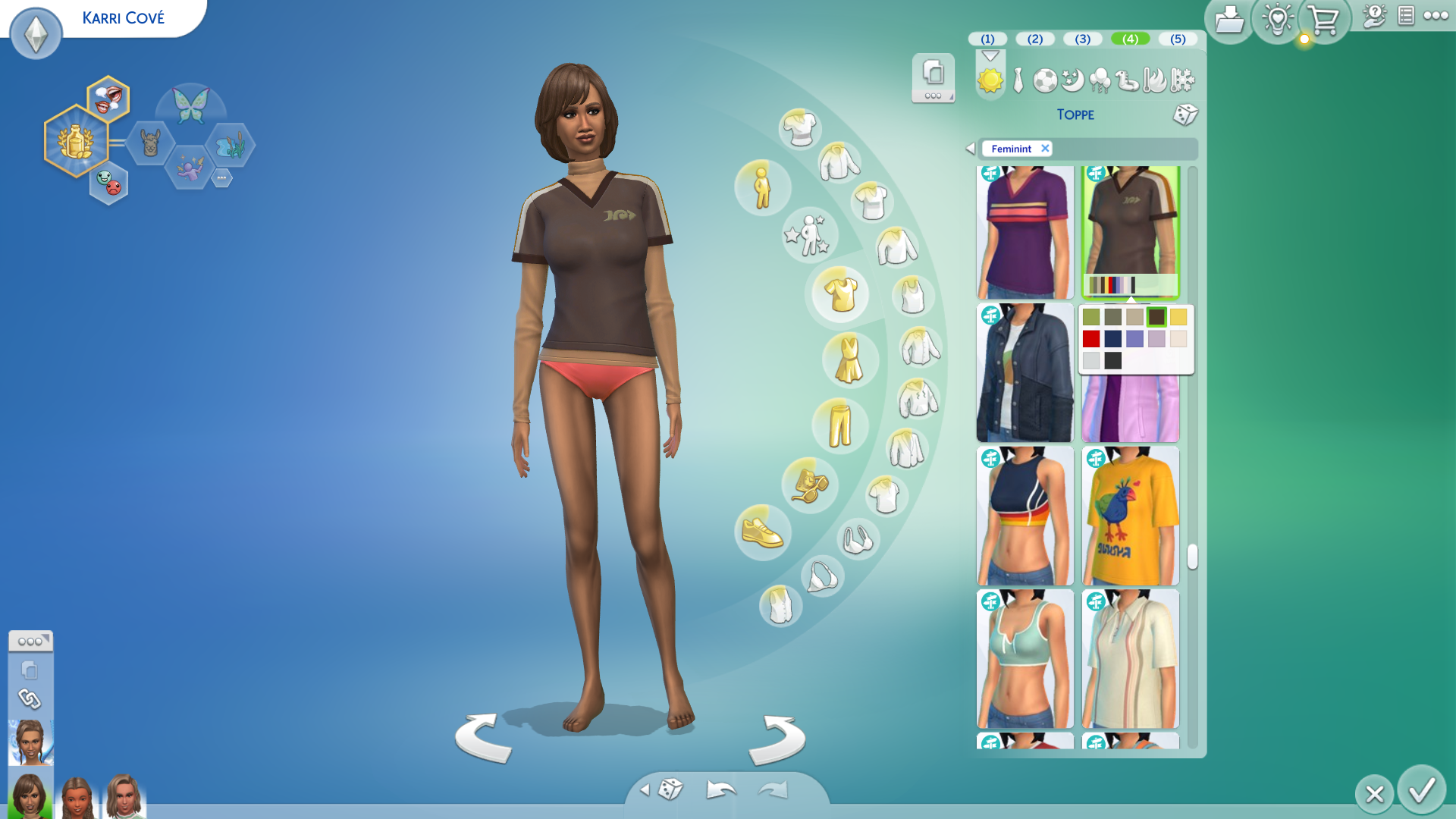Image resolution: width=1456 pixels, height=819 pixels.
Task: Choose the purple striped v-neck top
Action: [x=1025, y=232]
